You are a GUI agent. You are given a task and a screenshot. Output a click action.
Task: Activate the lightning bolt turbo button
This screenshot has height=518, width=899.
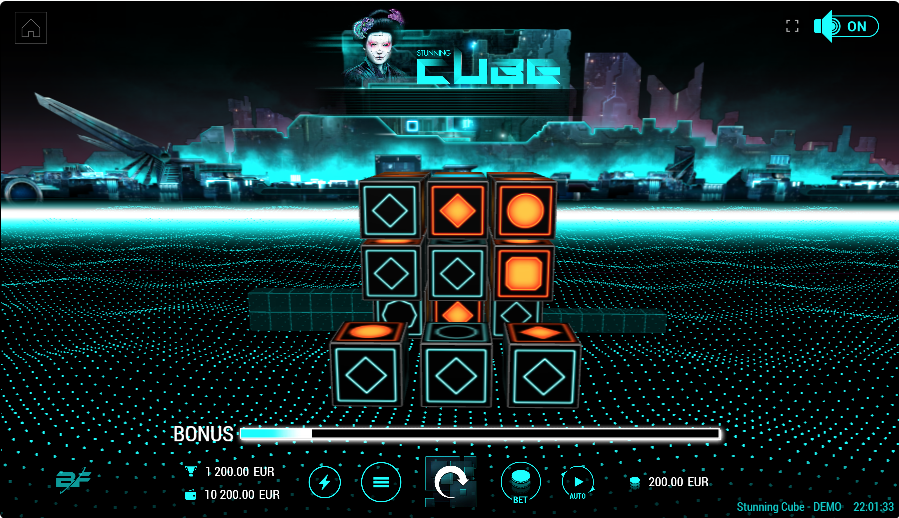tap(324, 483)
